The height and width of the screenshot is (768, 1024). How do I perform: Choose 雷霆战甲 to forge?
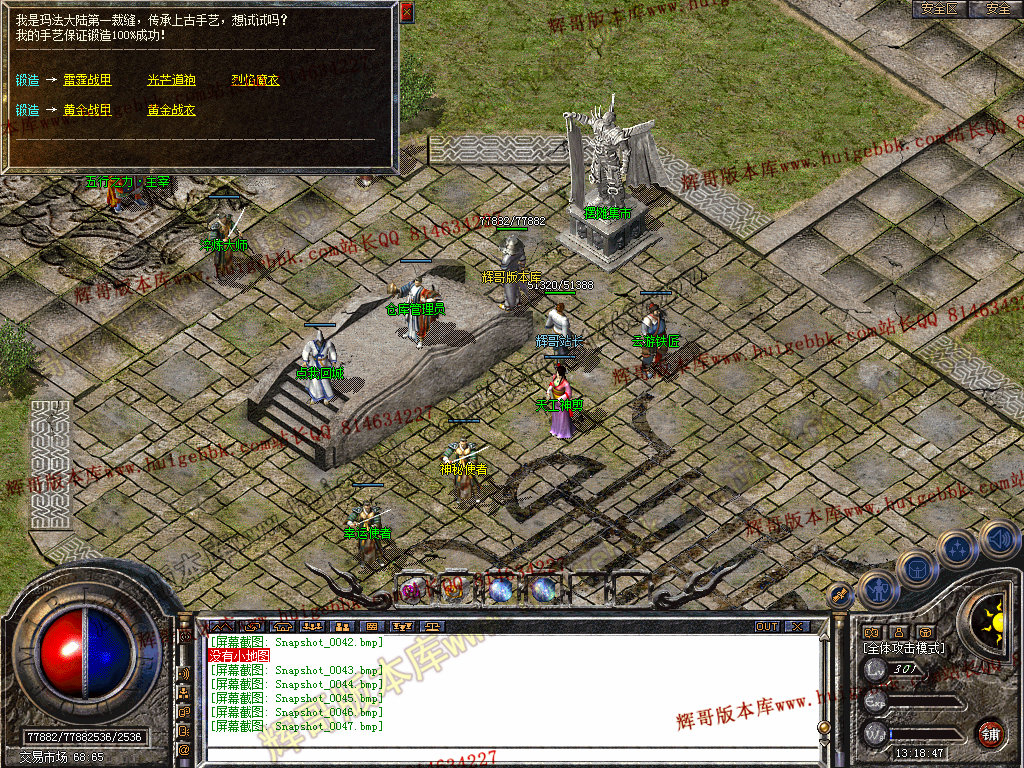click(87, 80)
